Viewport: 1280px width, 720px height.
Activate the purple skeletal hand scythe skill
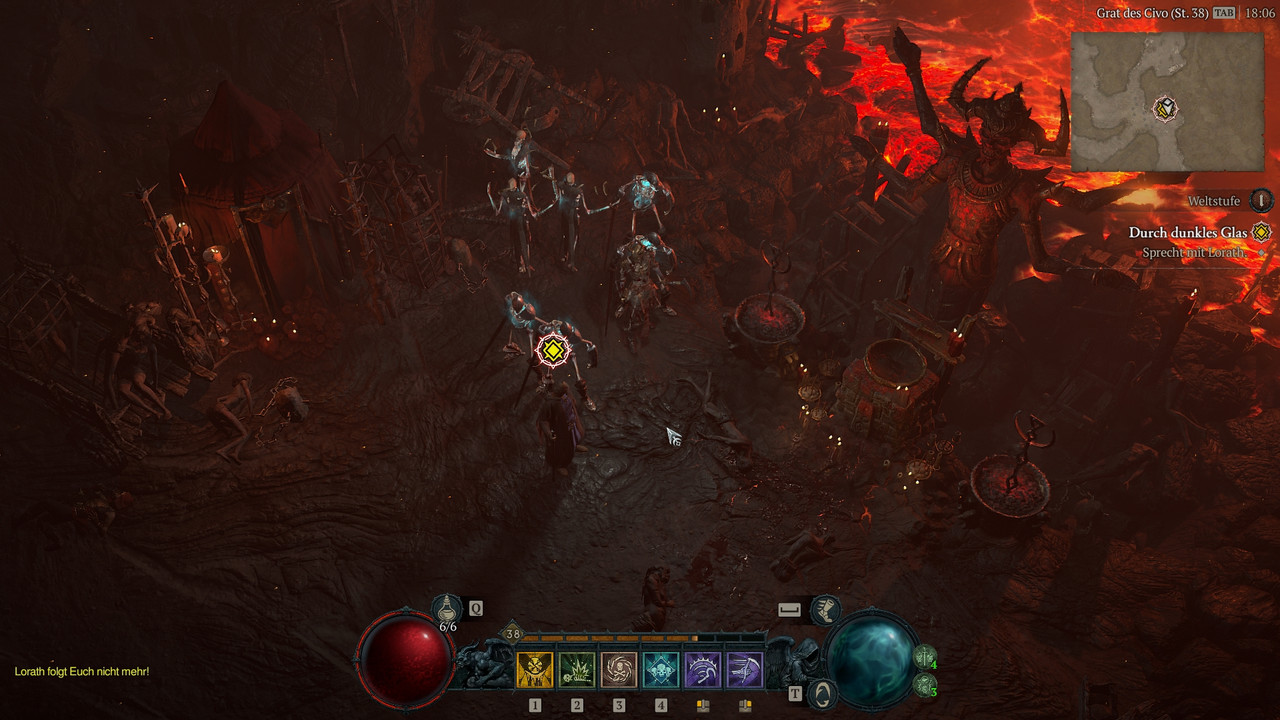[x=745, y=670]
